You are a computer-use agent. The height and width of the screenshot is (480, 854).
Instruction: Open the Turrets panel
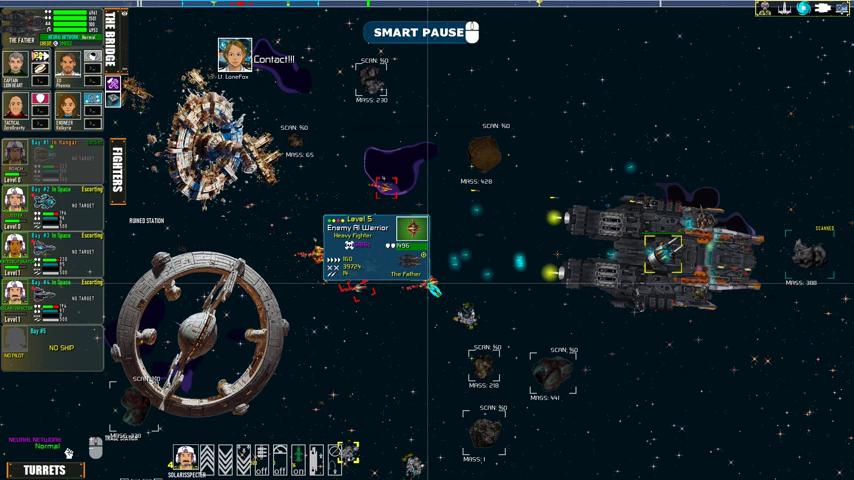44,470
